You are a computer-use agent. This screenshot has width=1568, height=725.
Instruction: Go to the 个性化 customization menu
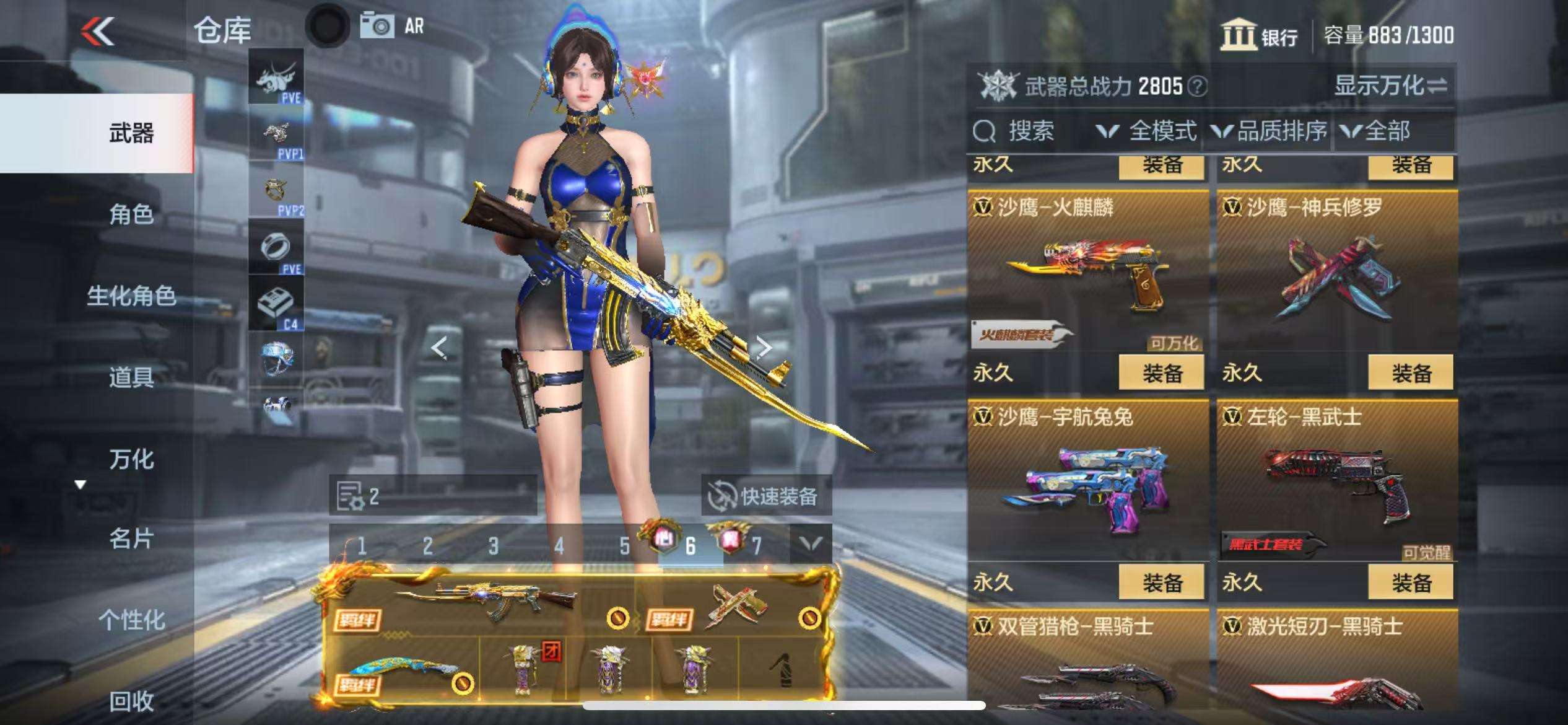point(131,620)
